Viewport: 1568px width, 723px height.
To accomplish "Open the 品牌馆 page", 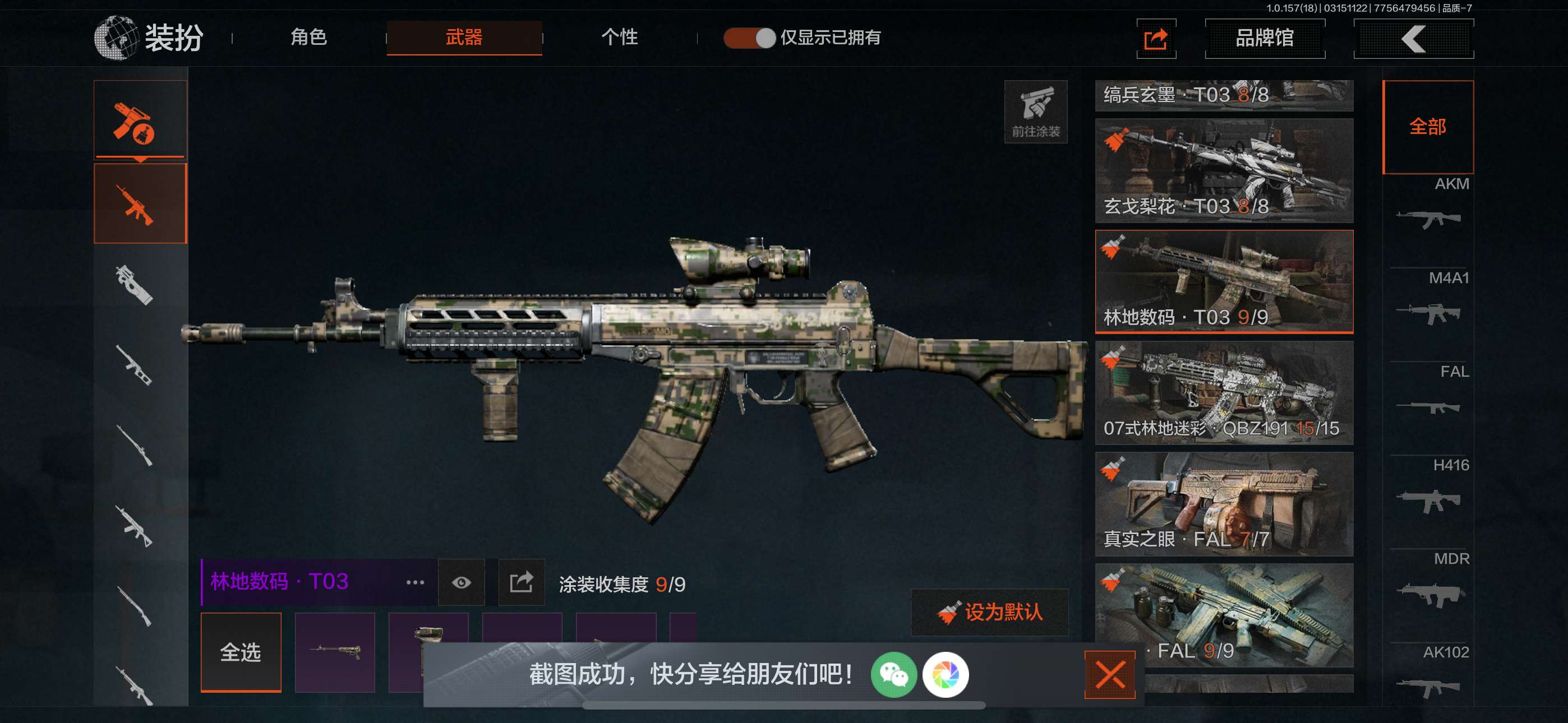I will pos(1264,38).
